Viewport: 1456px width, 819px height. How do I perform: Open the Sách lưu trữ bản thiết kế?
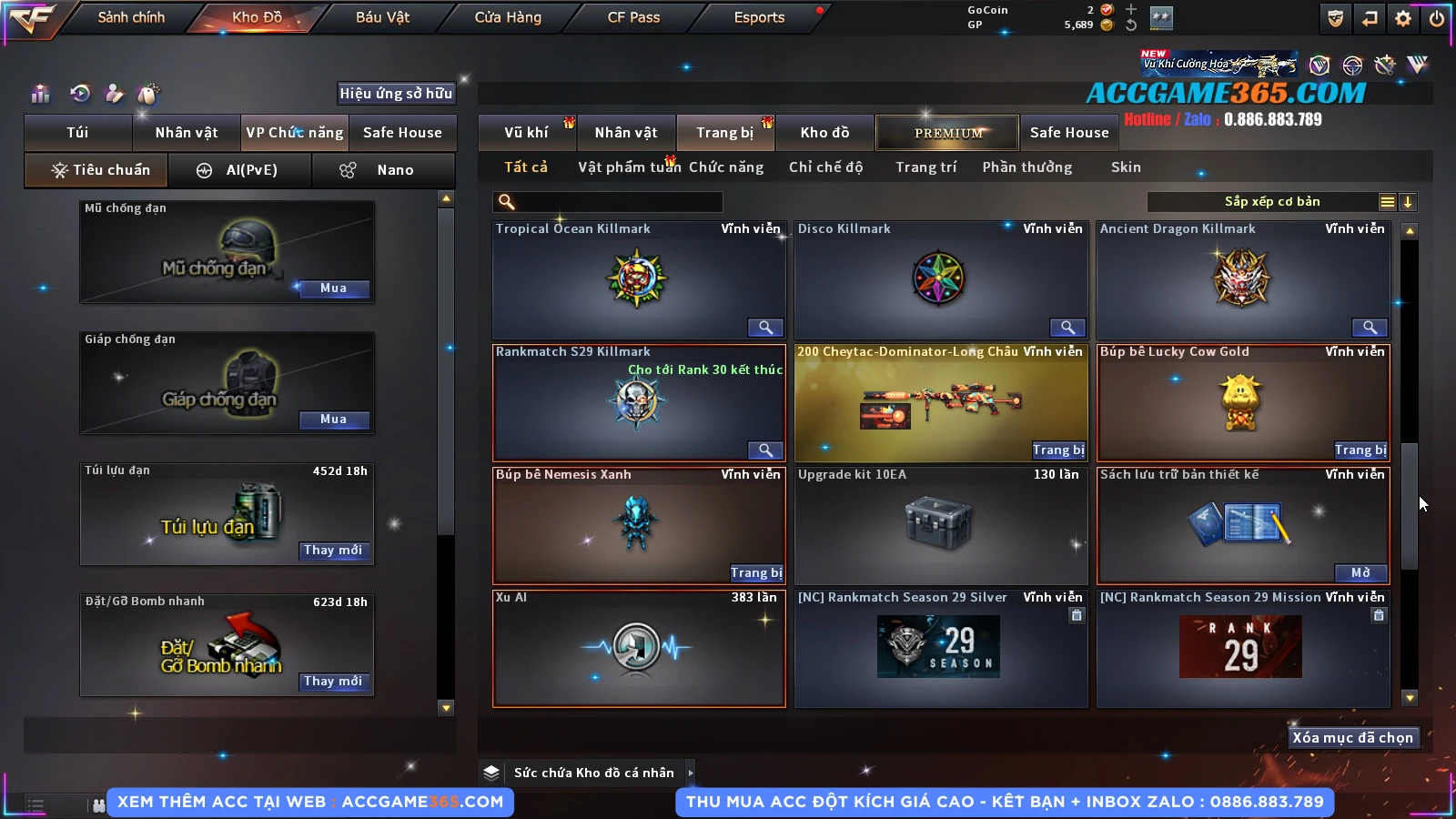(x=1360, y=572)
